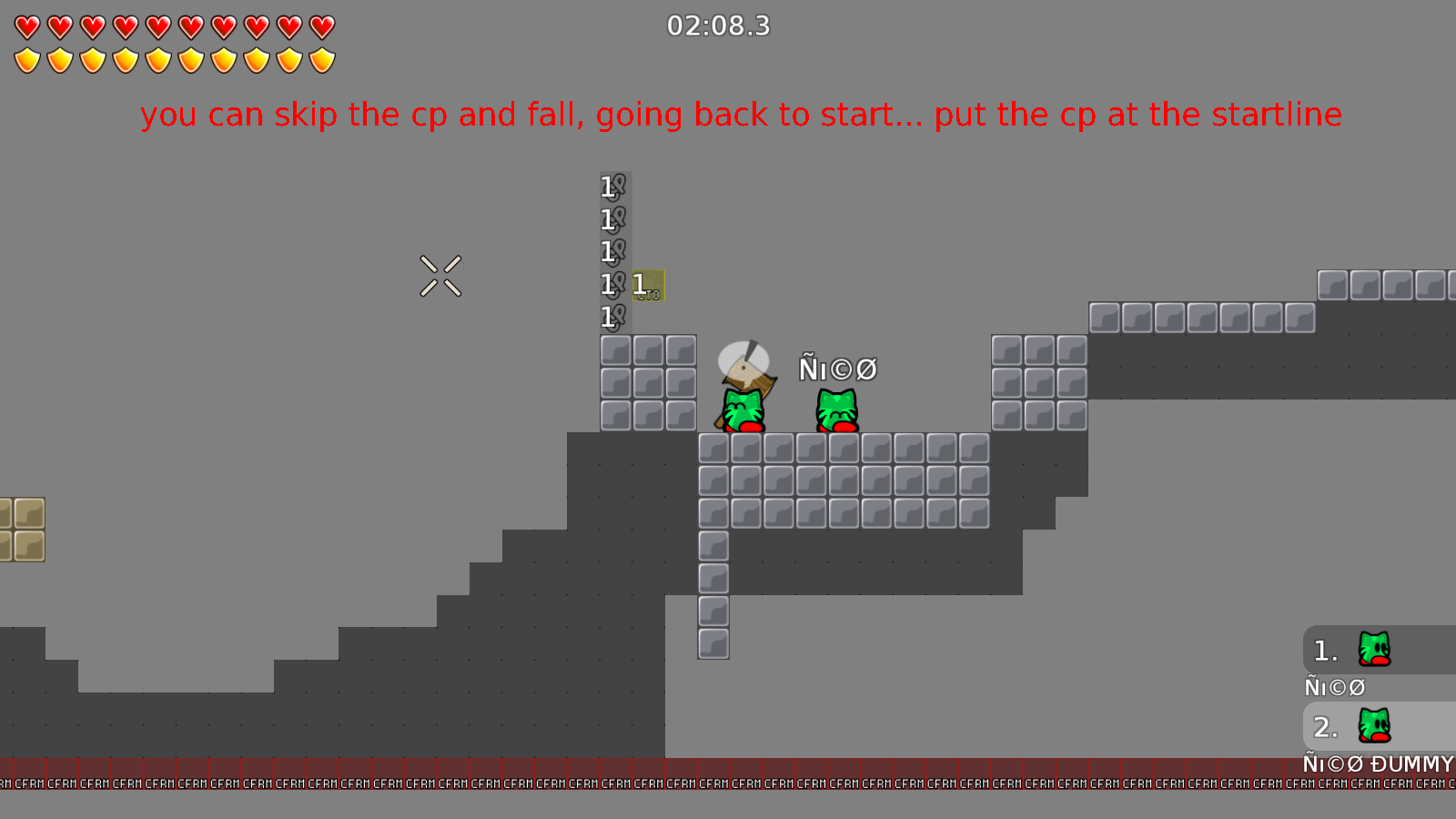
Task: Click the crosshair aiming reticle
Action: point(440,277)
